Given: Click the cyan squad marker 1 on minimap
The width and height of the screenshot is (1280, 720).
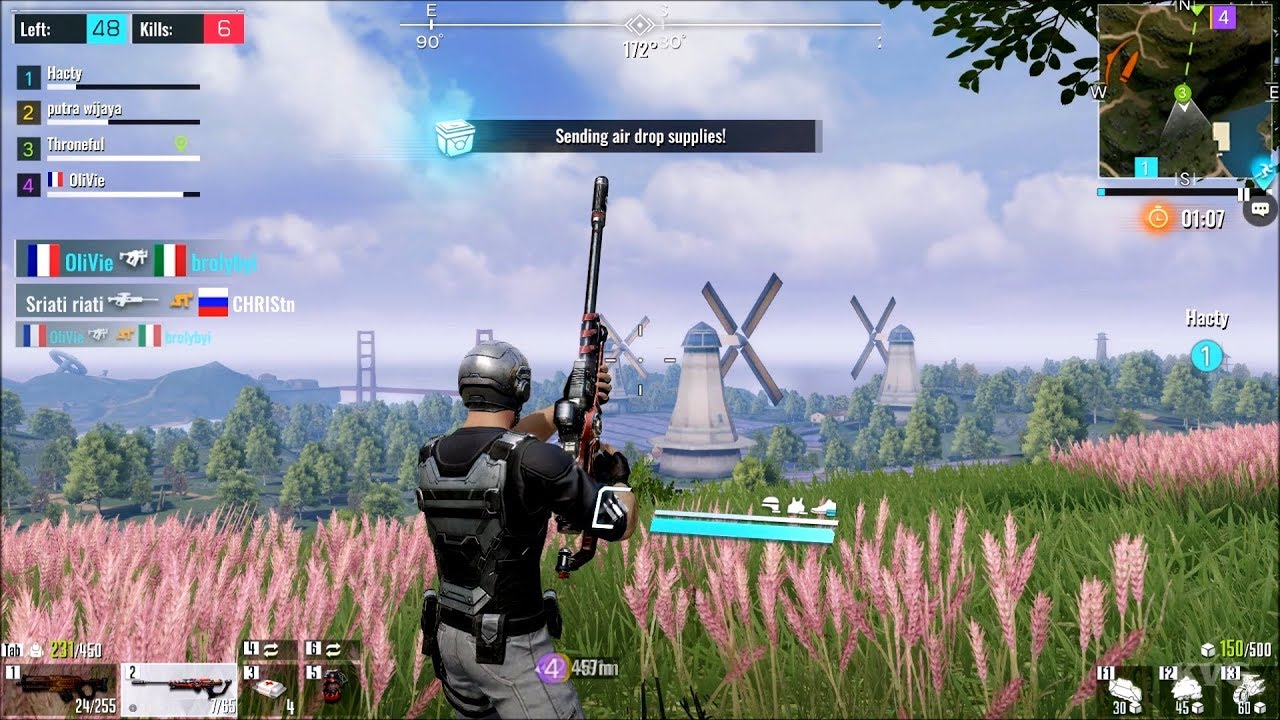Looking at the screenshot, I should click(1145, 168).
